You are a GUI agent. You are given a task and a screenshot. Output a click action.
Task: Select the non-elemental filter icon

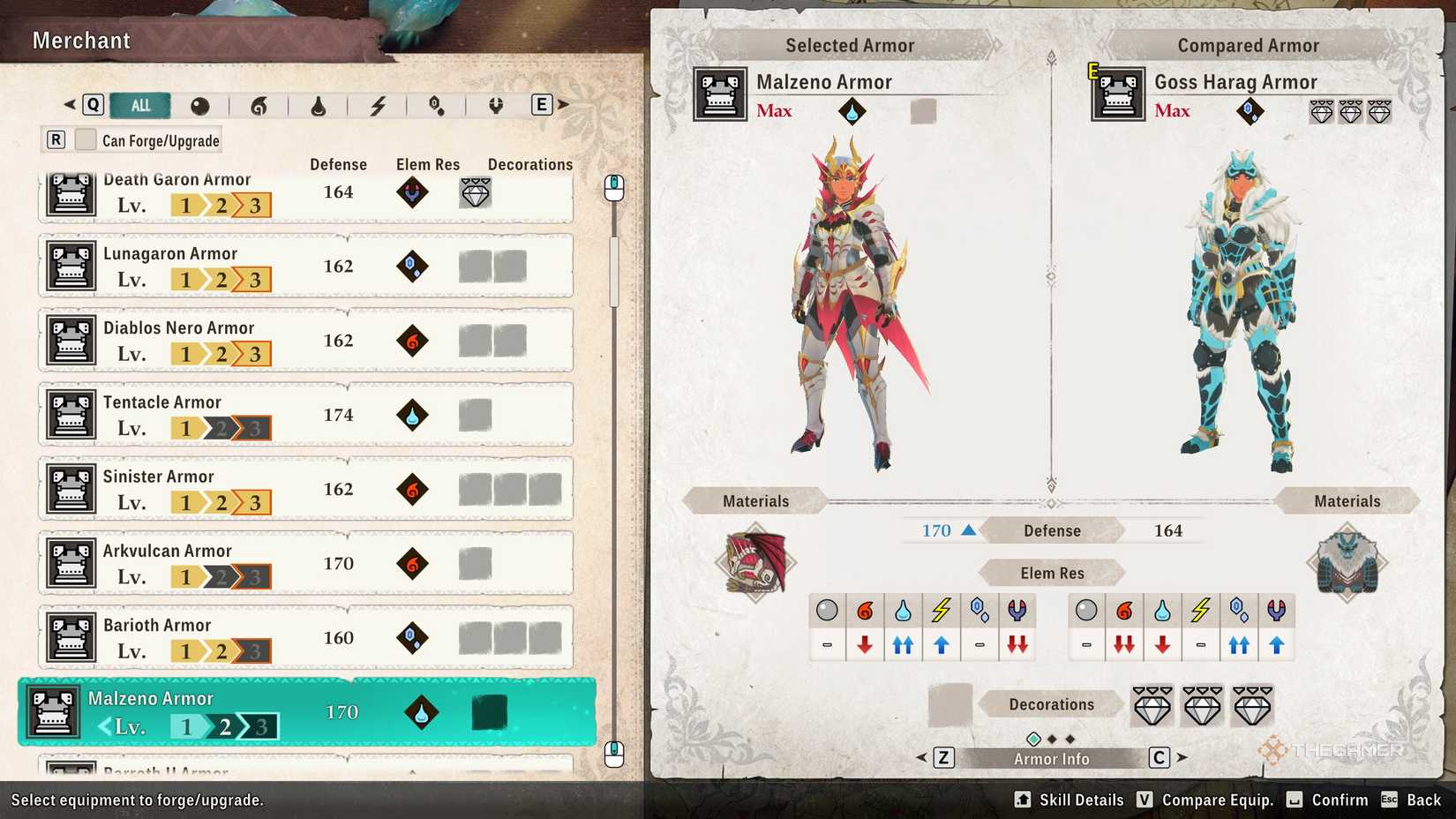click(201, 106)
